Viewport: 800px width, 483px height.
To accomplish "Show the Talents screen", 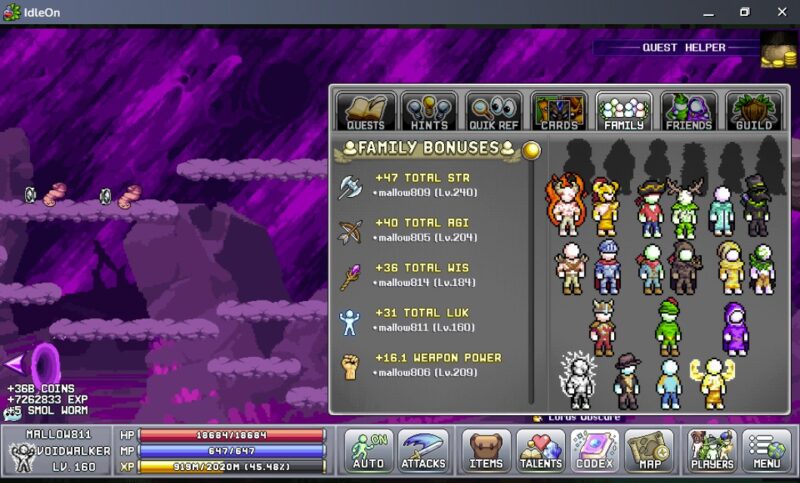I will pyautogui.click(x=541, y=451).
